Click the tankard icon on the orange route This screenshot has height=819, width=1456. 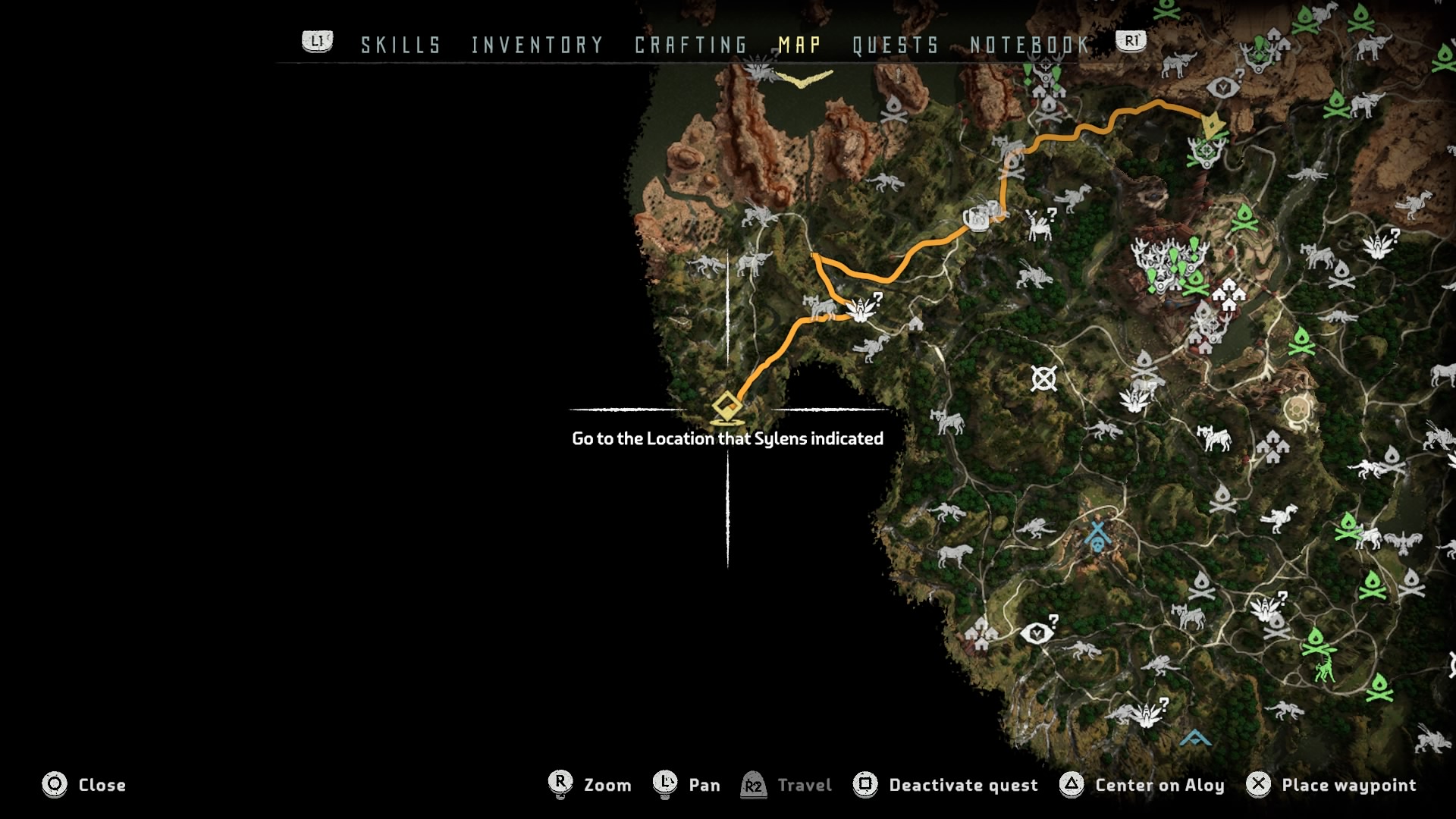pyautogui.click(x=976, y=219)
